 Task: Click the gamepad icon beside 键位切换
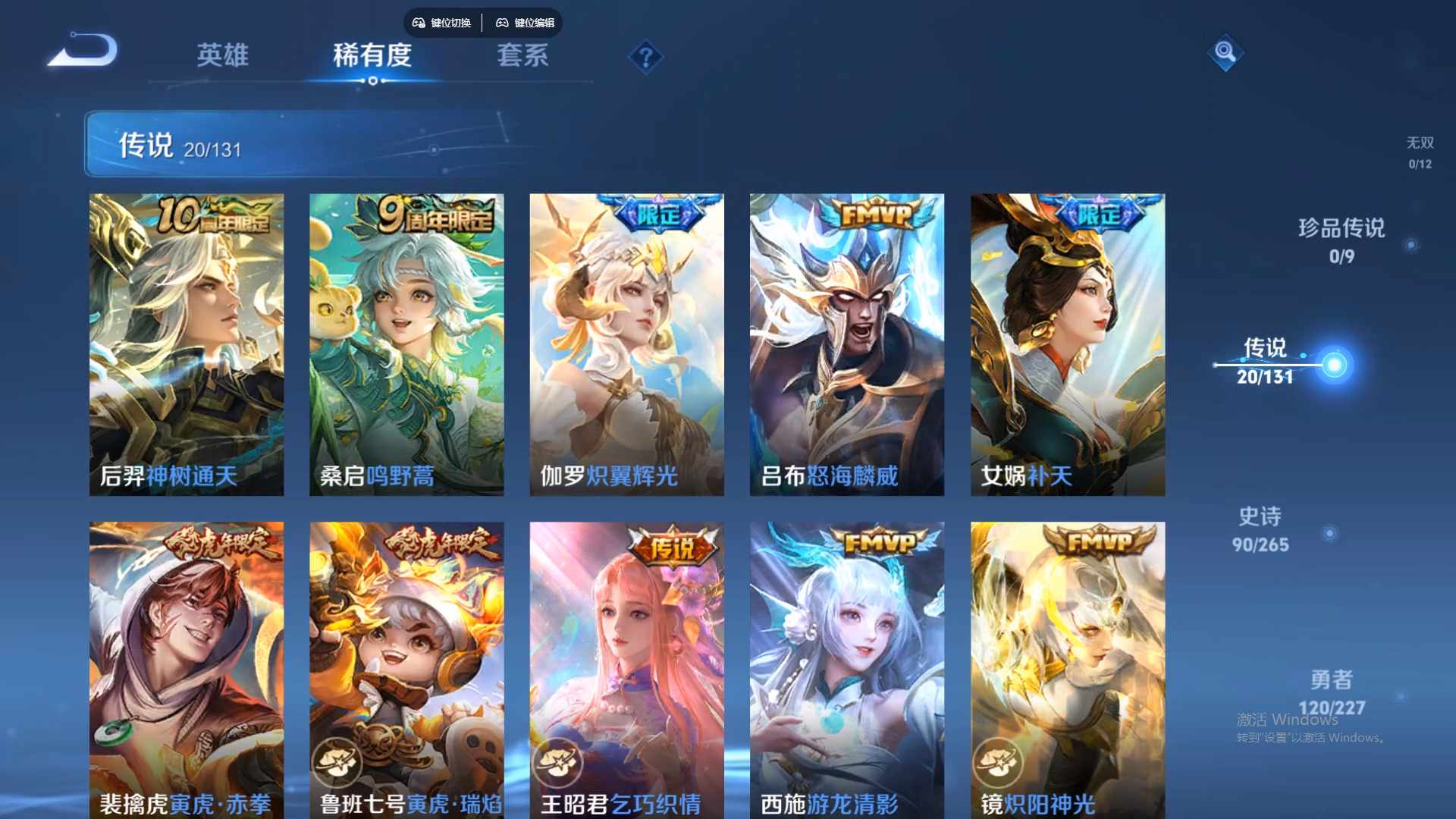418,23
